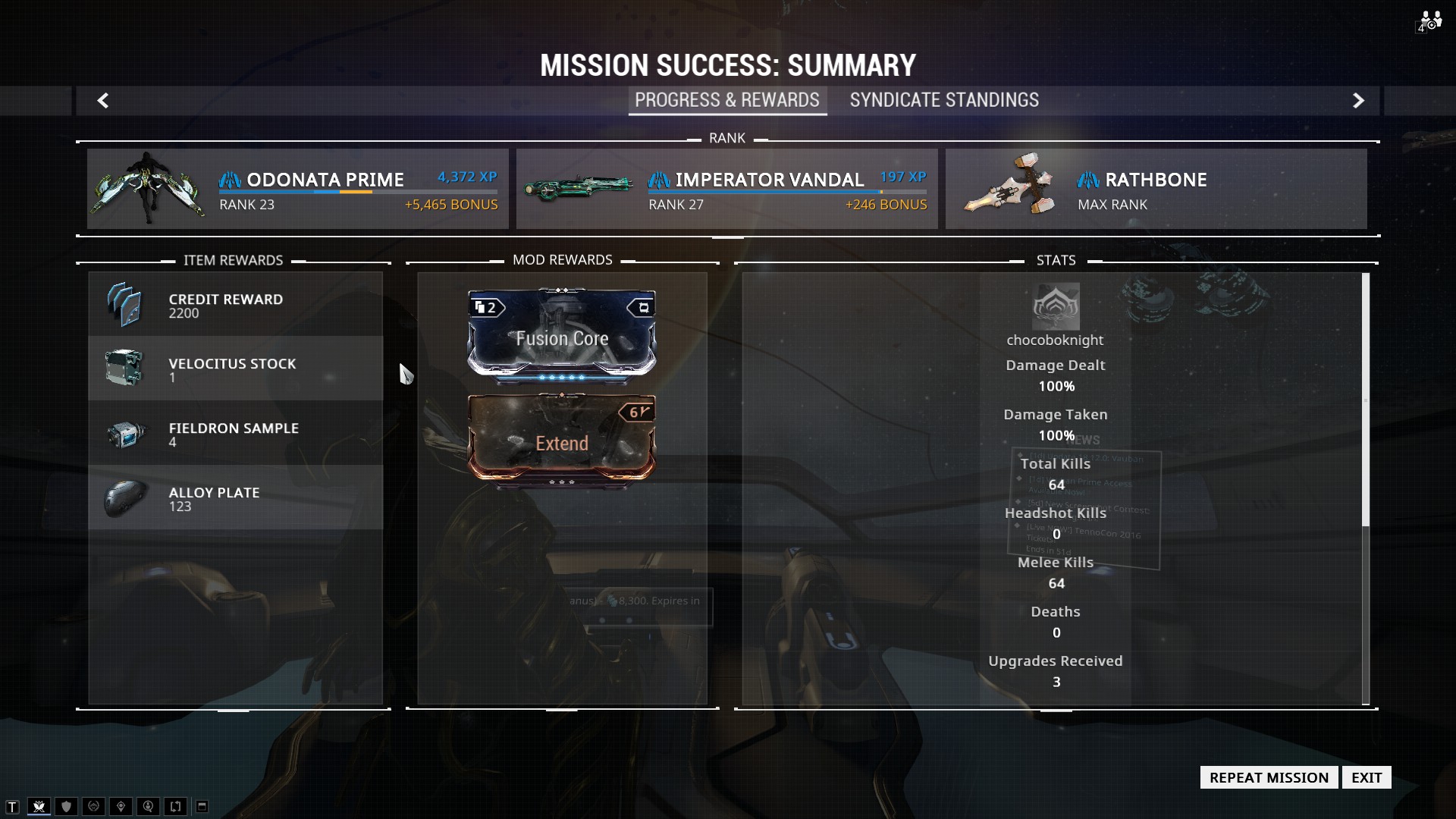1456x819 pixels.
Task: Switch to the map pin chat tab
Action: click(121, 806)
